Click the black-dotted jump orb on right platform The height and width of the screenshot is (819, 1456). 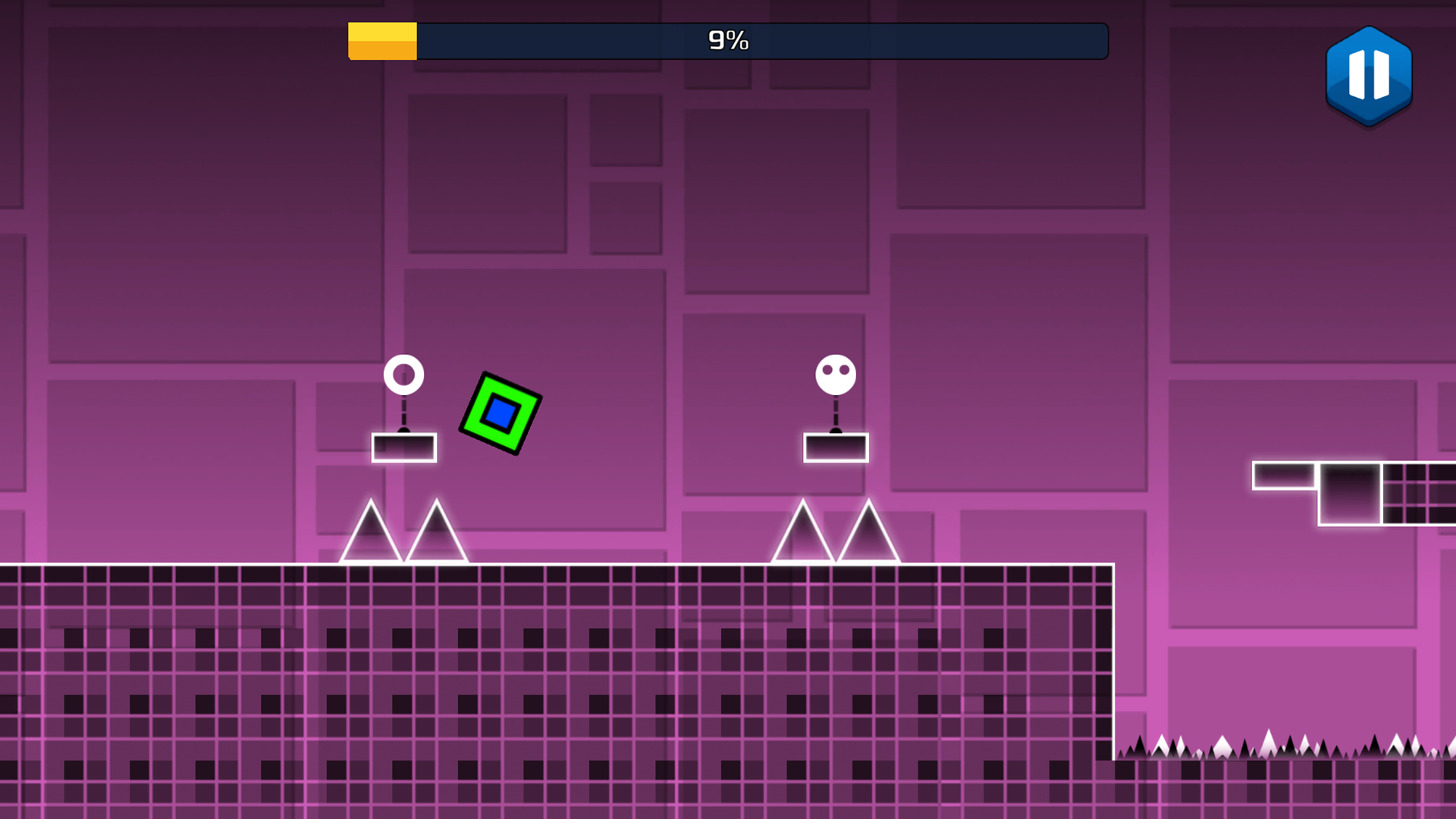click(836, 373)
